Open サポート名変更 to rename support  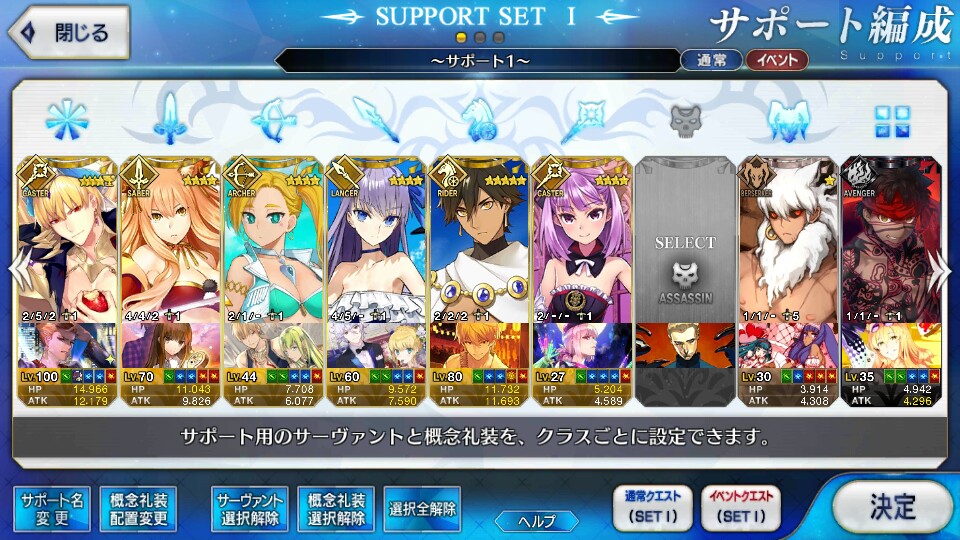(49, 509)
